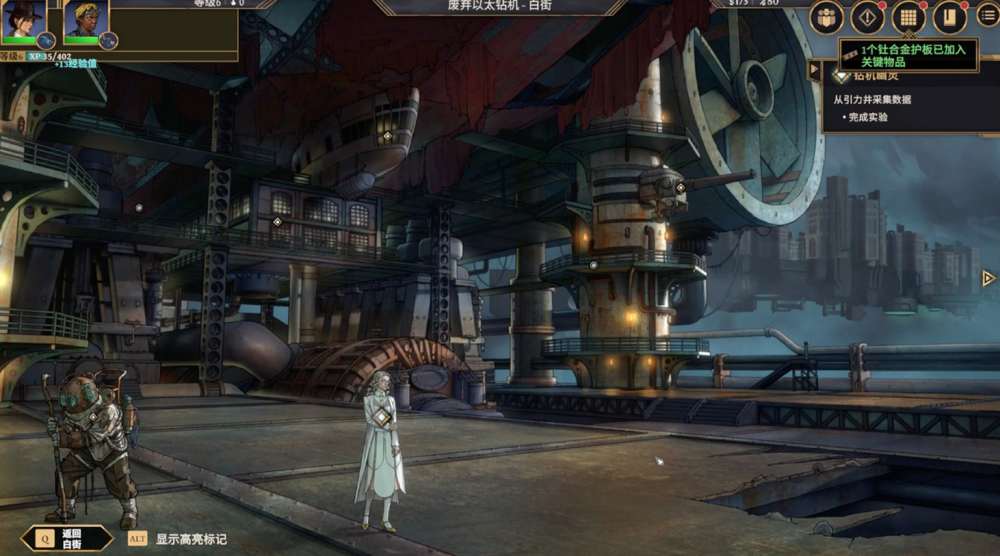Collapse the quest tracker panel arrow
1000x556 pixels.
815,72
